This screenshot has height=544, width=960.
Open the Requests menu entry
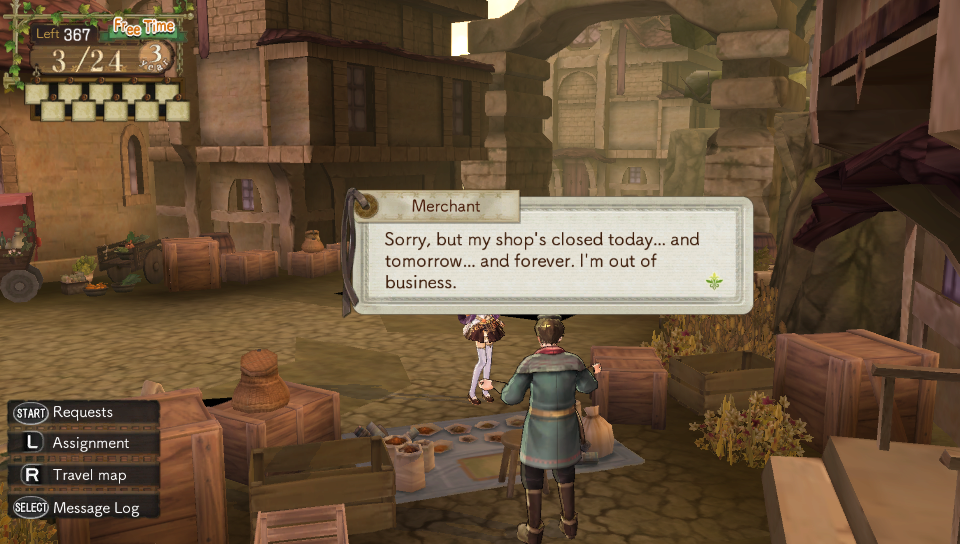pyautogui.click(x=82, y=412)
